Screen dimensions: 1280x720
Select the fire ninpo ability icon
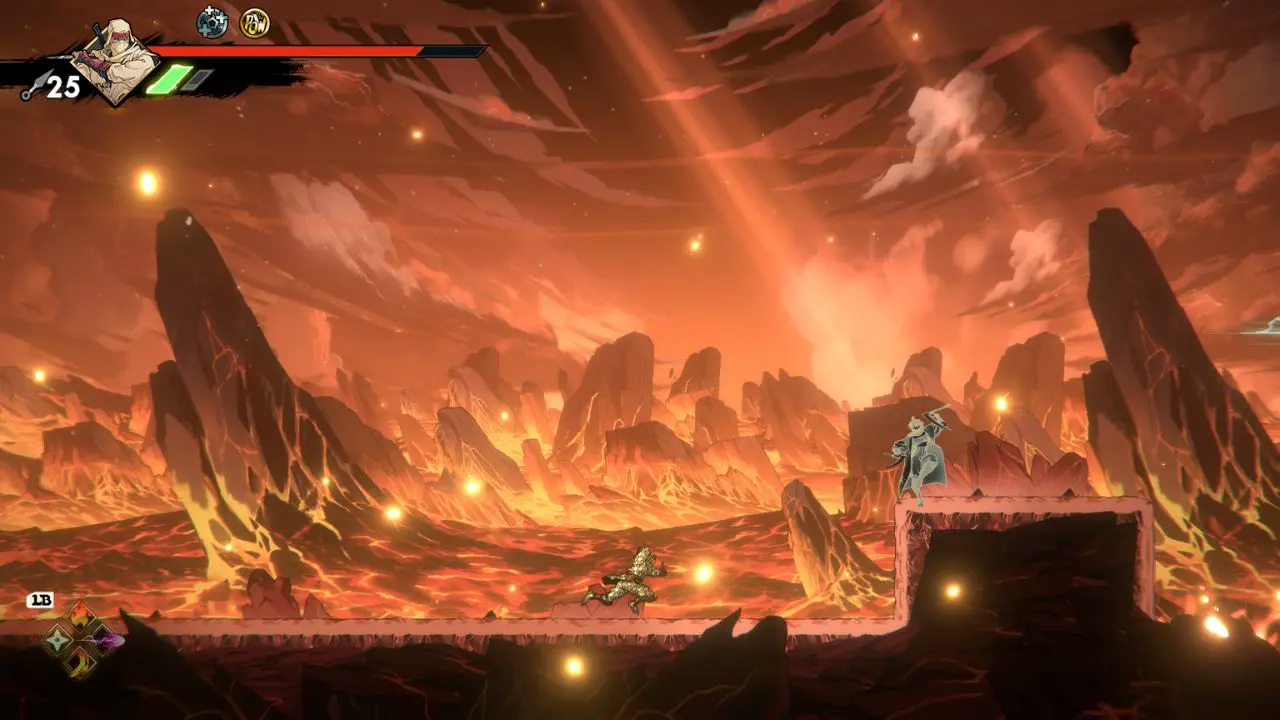click(x=81, y=617)
